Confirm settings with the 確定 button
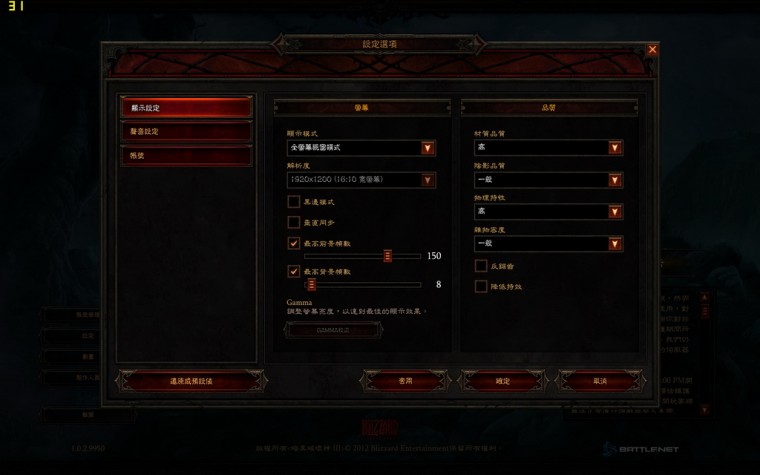 (x=502, y=381)
